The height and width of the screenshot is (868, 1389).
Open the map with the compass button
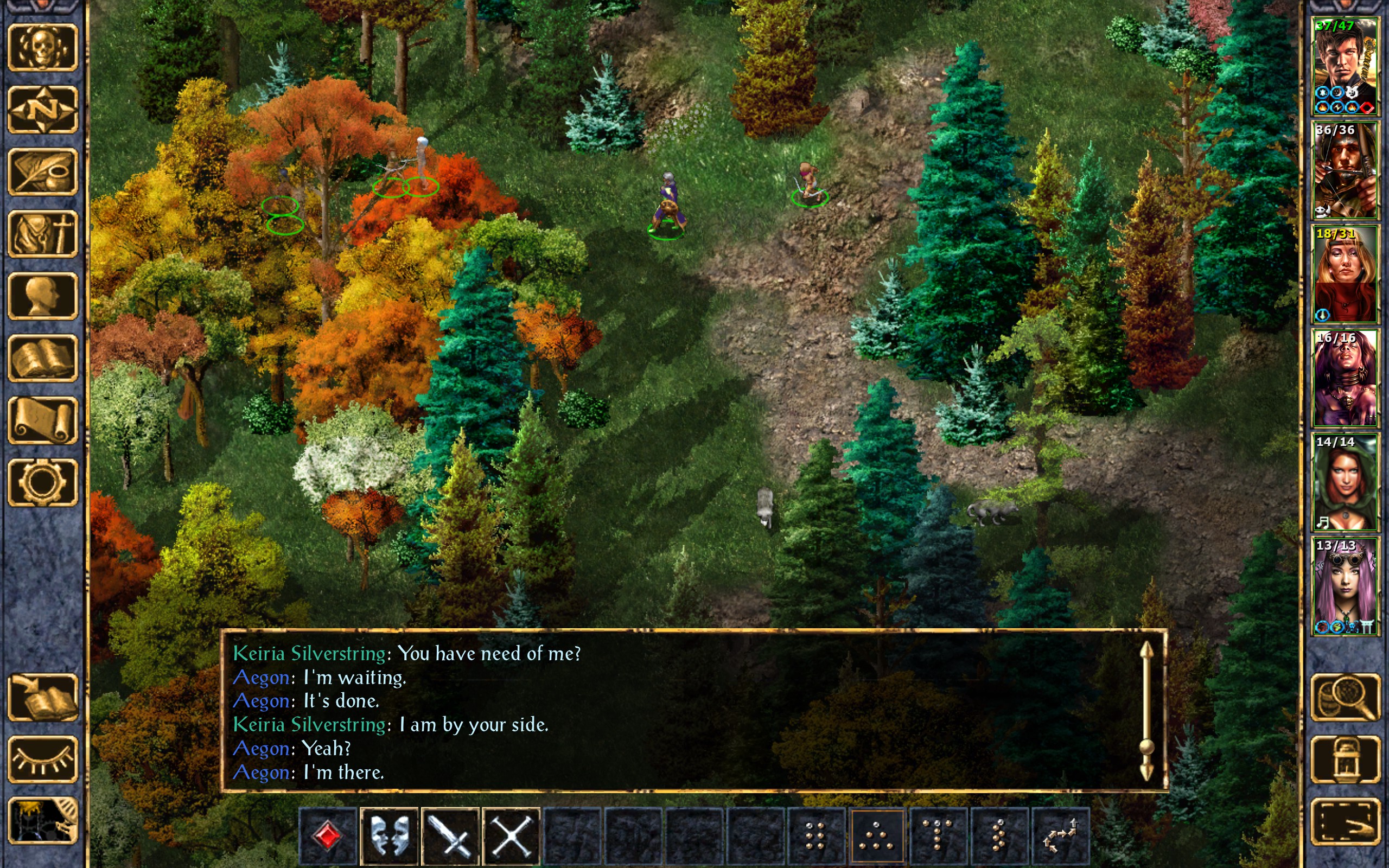tap(42, 110)
